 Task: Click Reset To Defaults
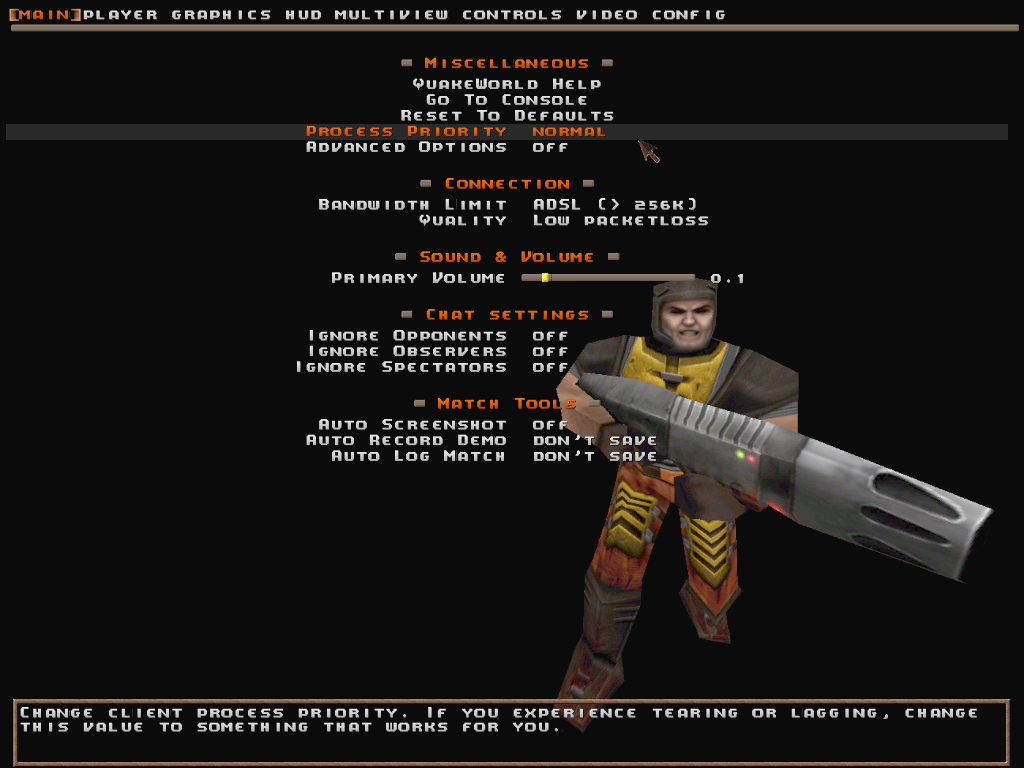pos(507,116)
